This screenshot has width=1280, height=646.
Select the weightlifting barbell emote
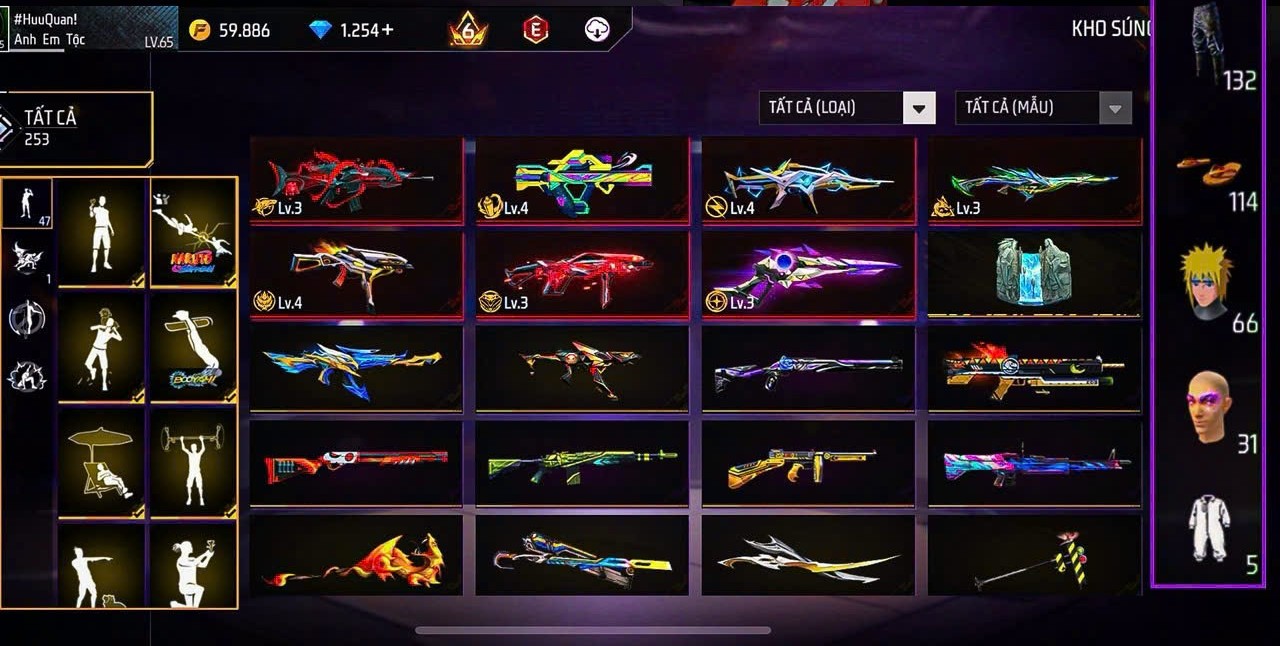click(193, 462)
